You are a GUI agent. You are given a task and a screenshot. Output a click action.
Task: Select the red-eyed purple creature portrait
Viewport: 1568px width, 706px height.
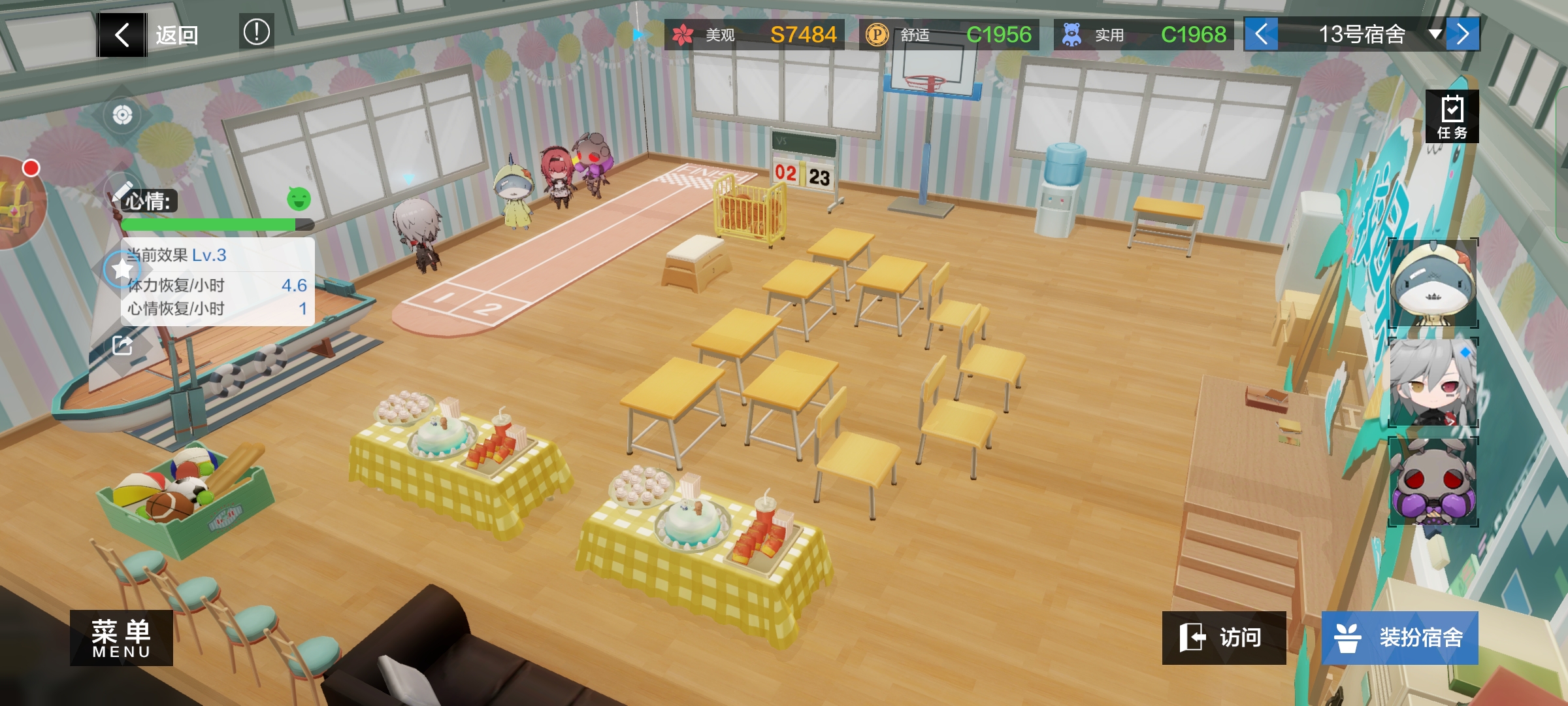click(x=1433, y=482)
